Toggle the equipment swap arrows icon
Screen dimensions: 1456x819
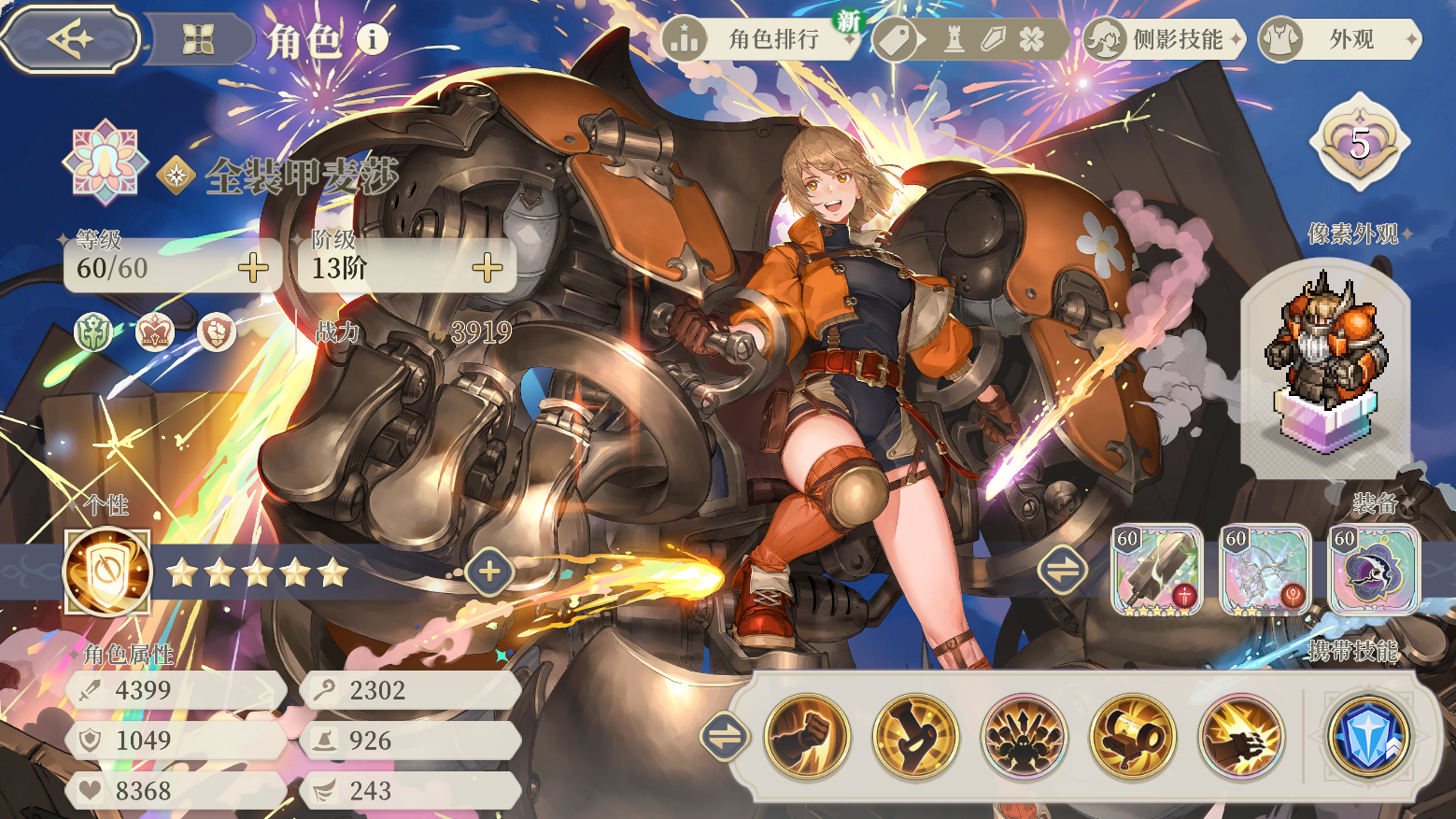coord(1062,569)
